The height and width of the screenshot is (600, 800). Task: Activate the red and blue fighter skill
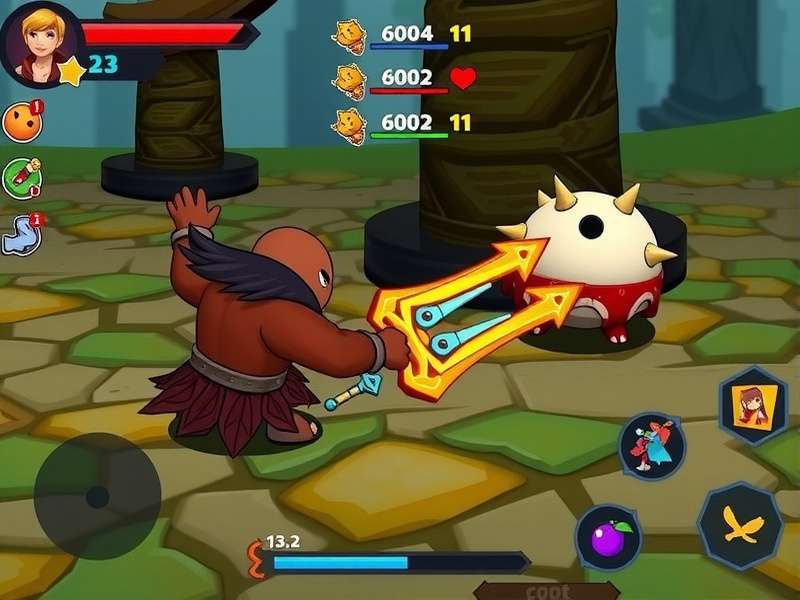(651, 446)
